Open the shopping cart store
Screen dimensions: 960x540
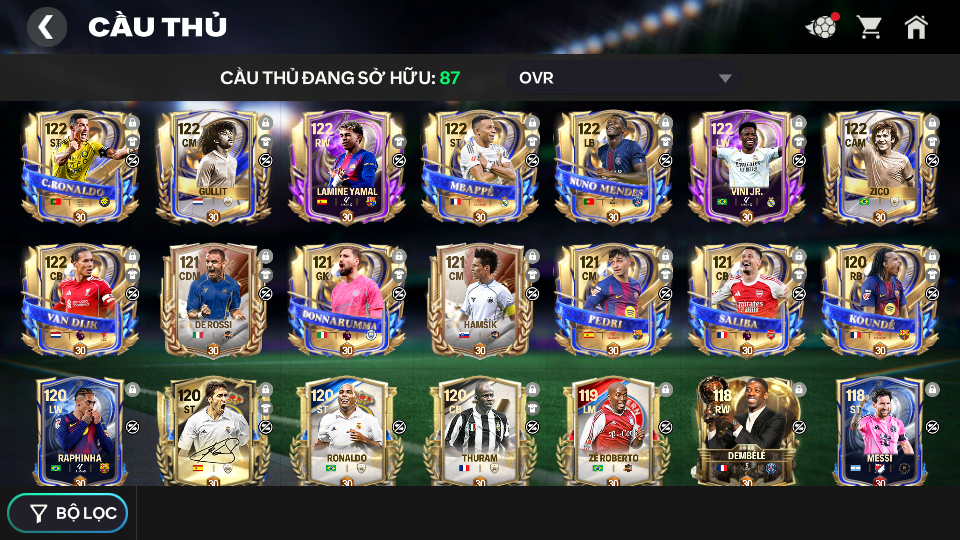click(869, 27)
